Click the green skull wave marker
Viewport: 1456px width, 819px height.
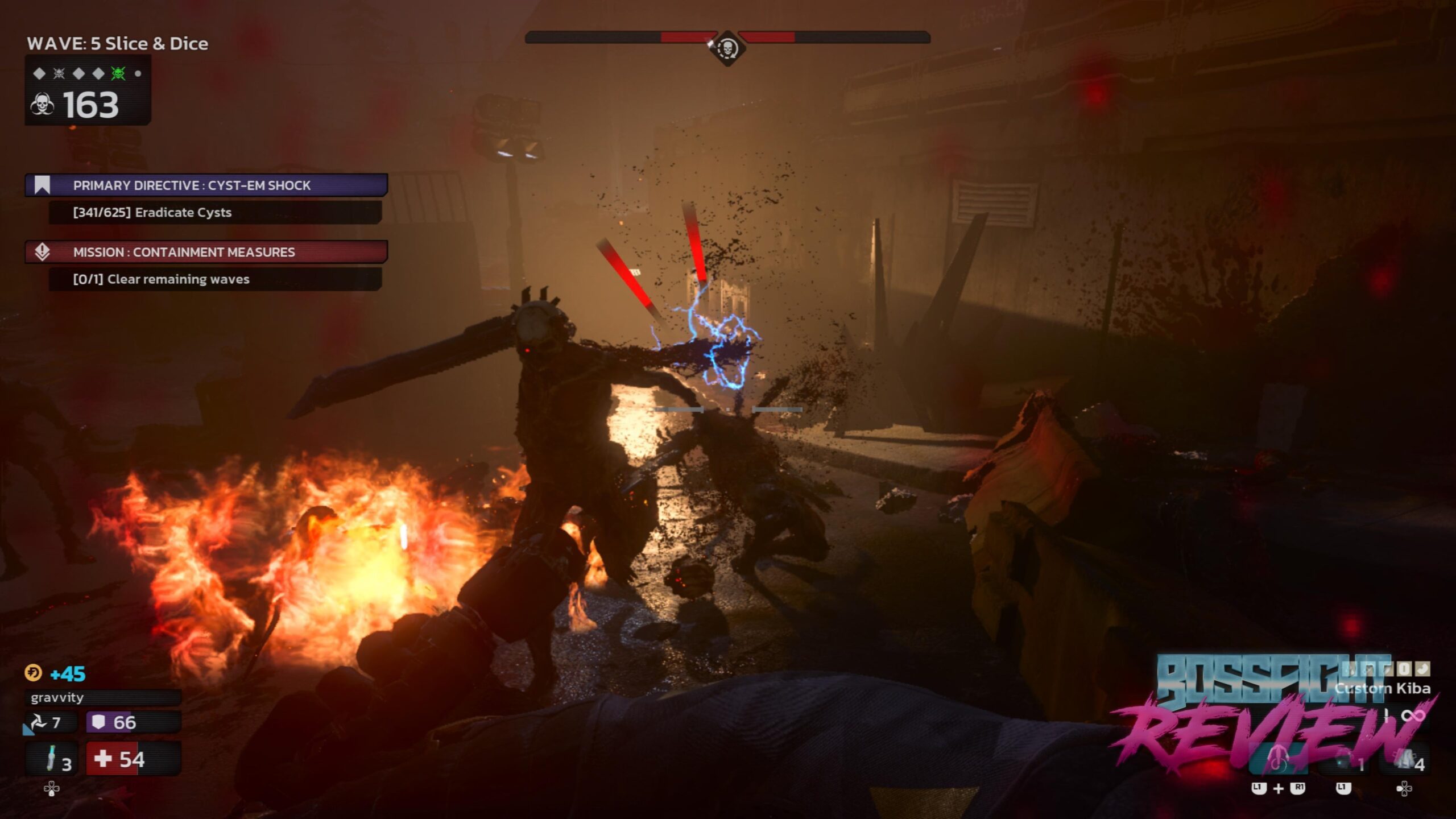[118, 73]
